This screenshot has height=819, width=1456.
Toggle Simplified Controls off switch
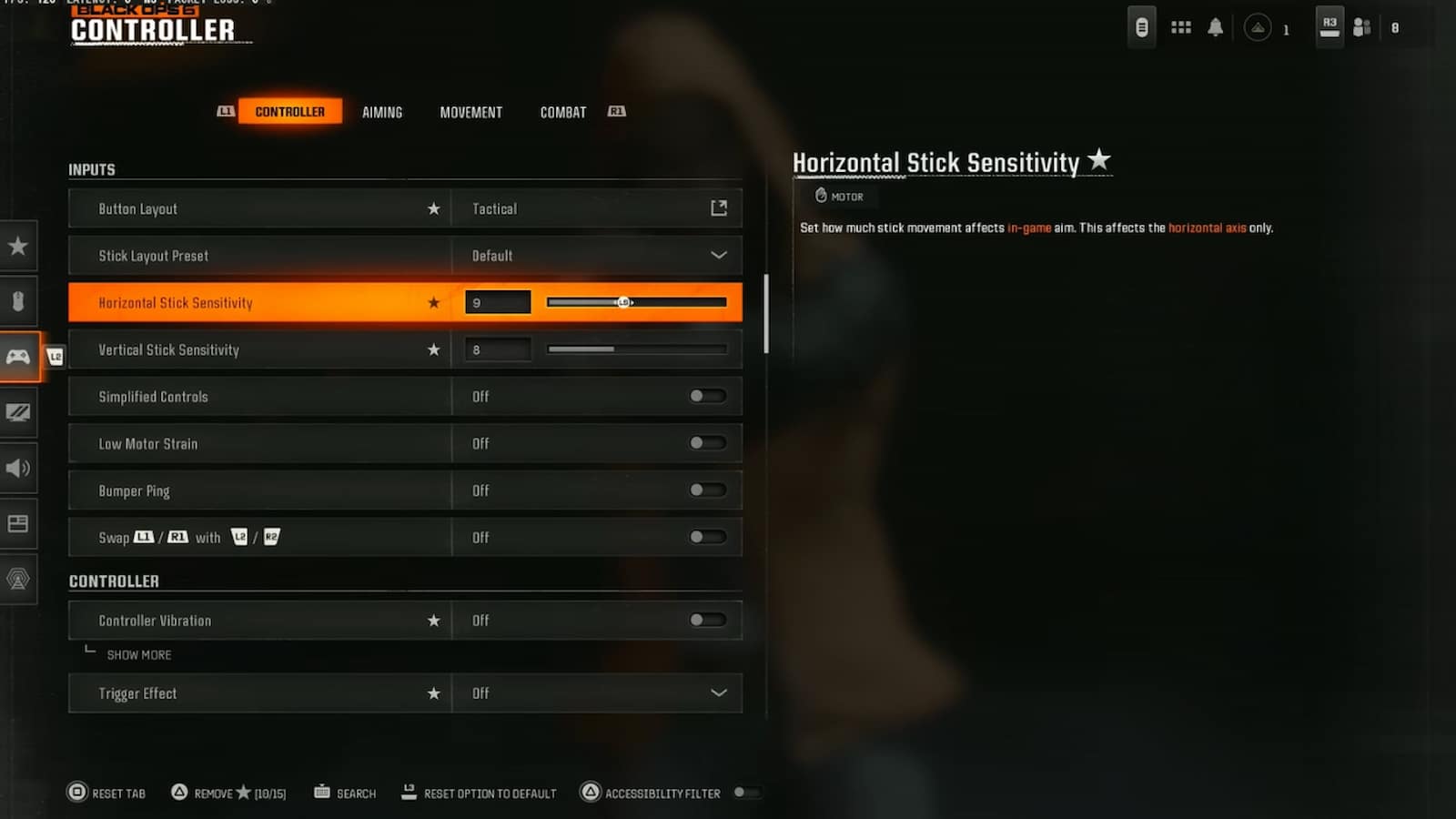click(708, 396)
